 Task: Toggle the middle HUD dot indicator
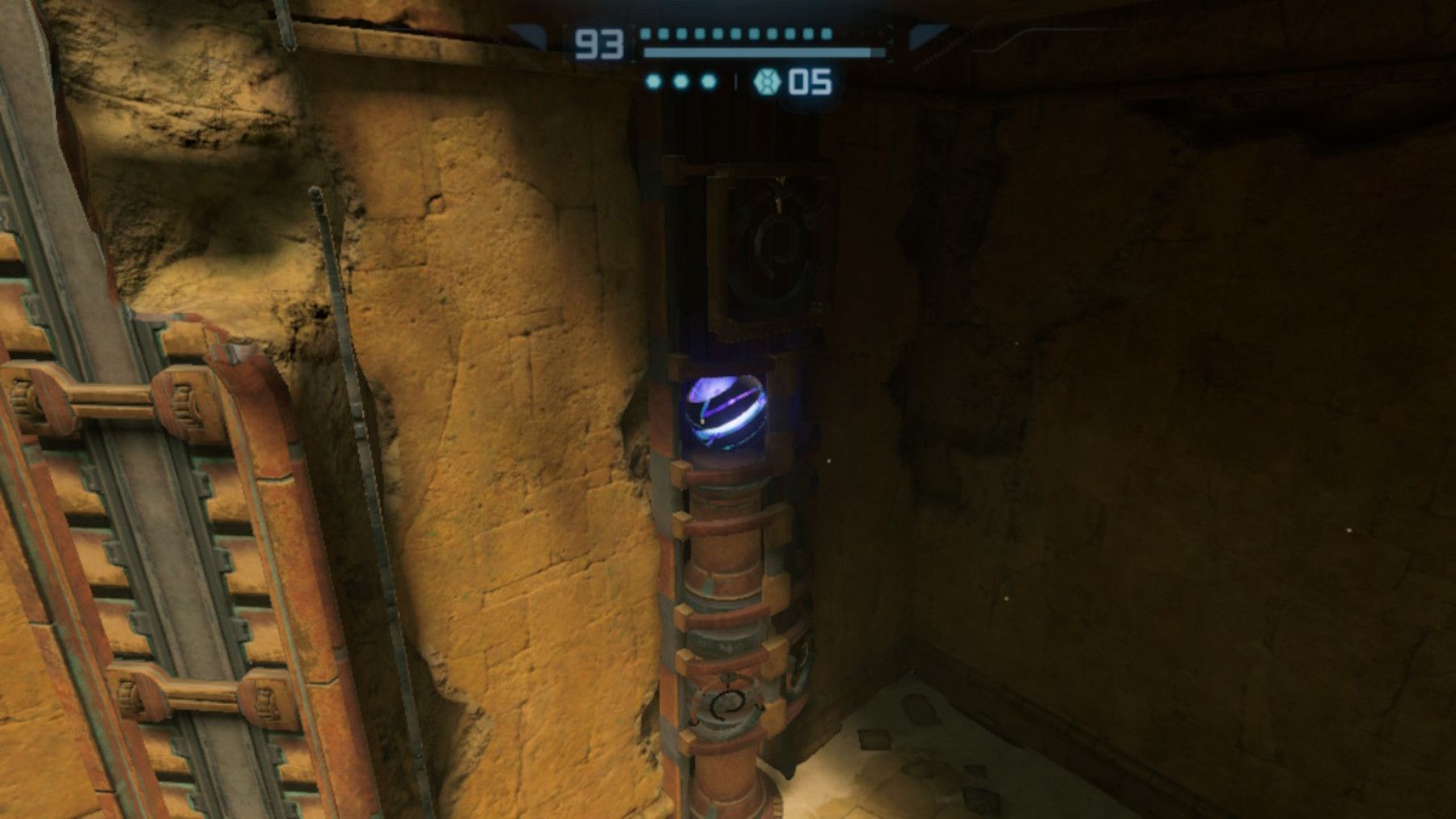[x=679, y=81]
